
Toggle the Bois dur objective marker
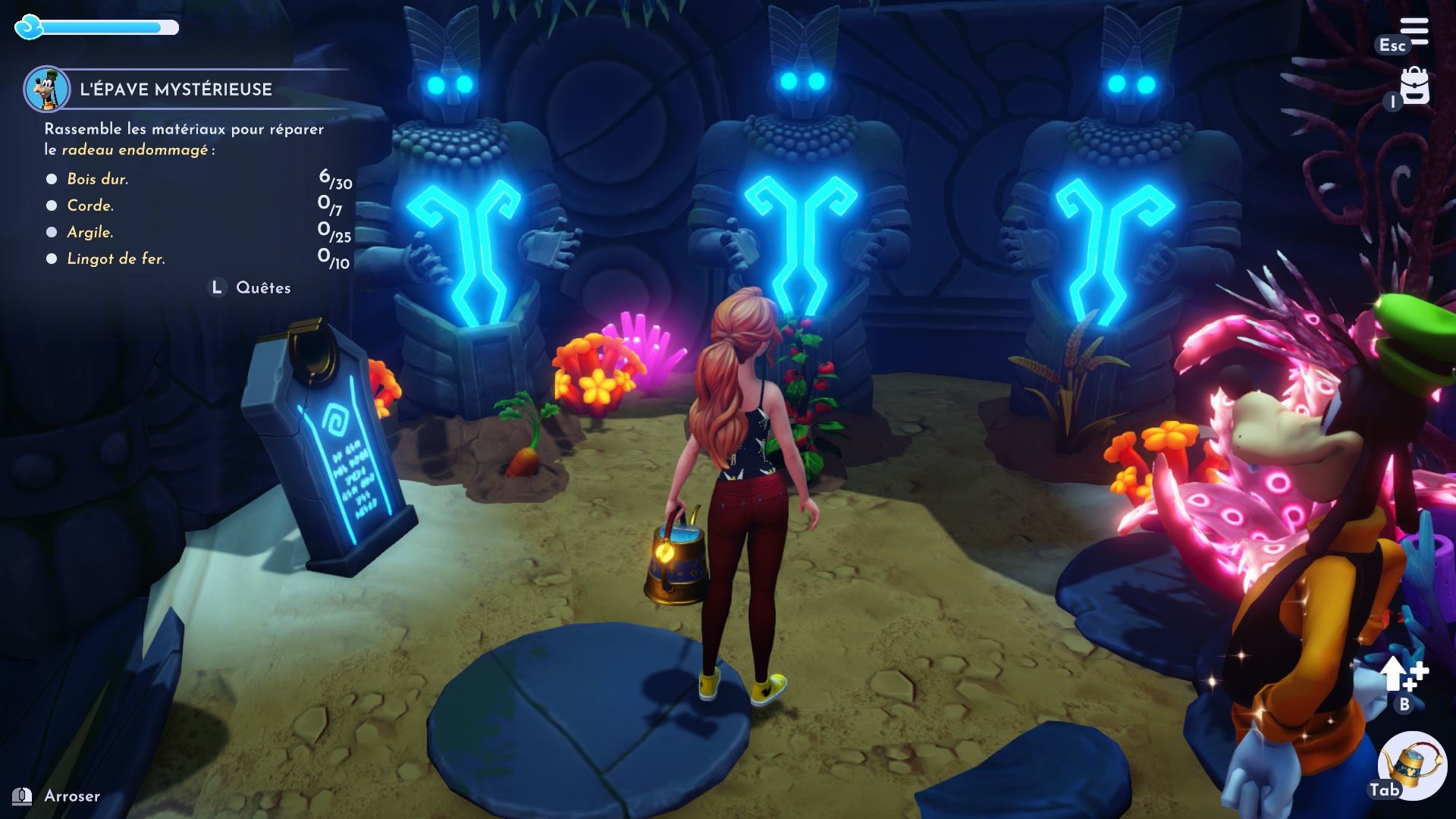click(x=51, y=179)
